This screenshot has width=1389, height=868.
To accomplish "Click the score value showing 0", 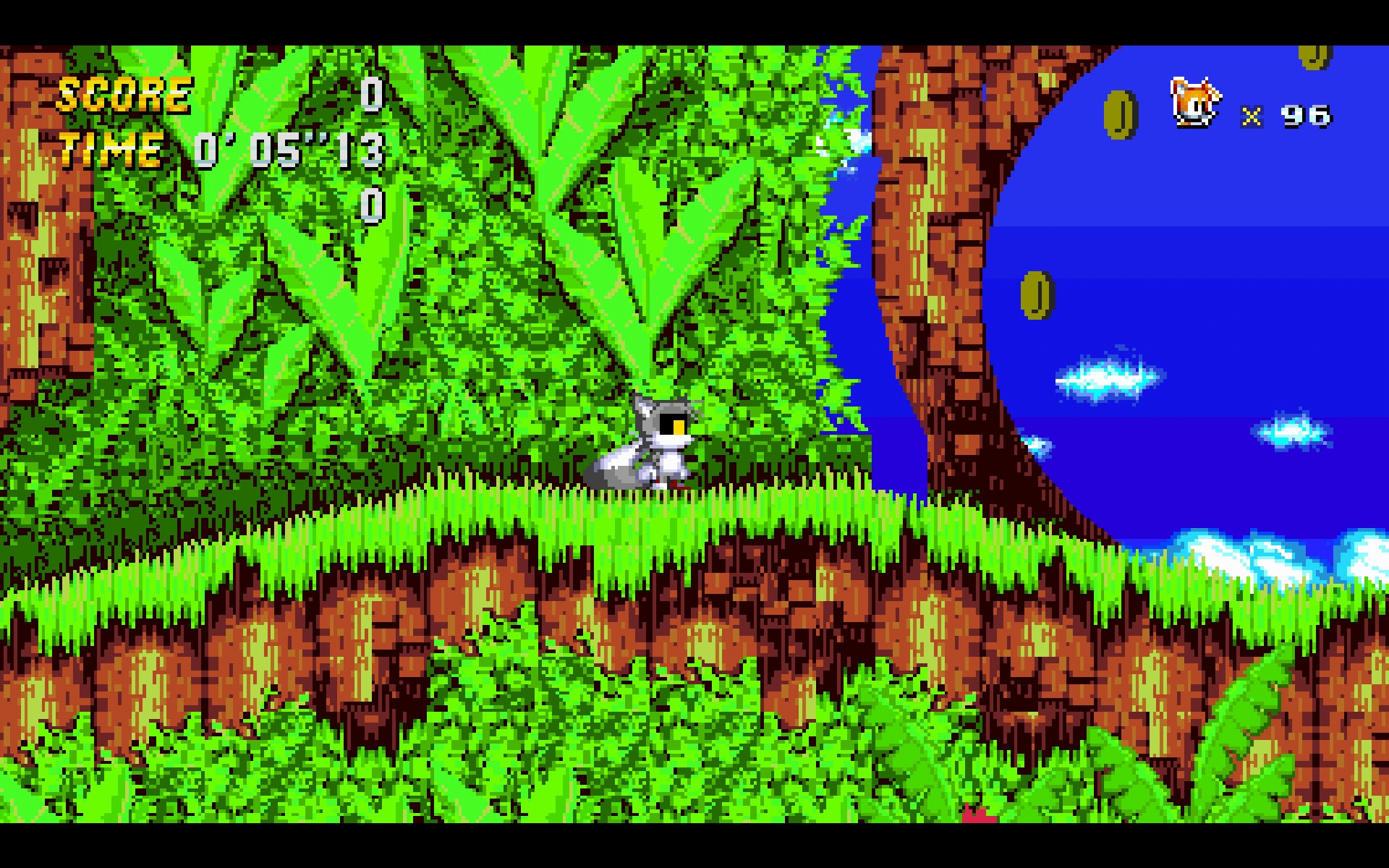I will click(x=370, y=94).
